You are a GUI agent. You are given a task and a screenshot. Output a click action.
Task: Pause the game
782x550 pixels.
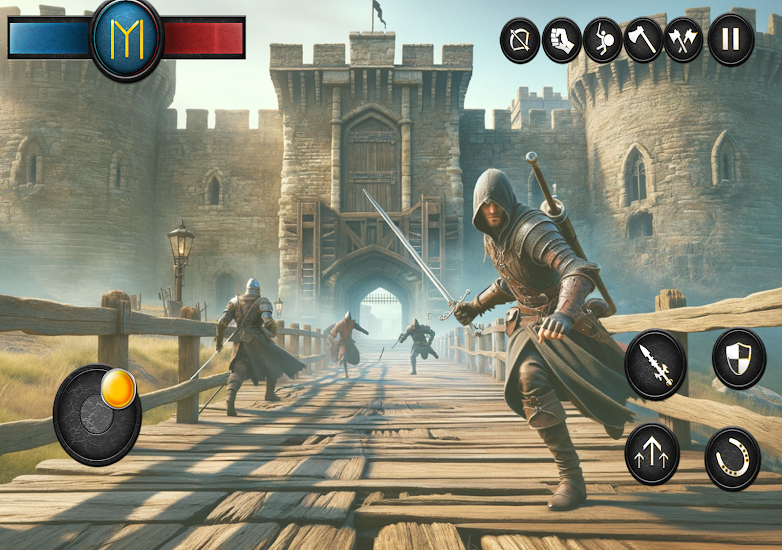tap(731, 41)
